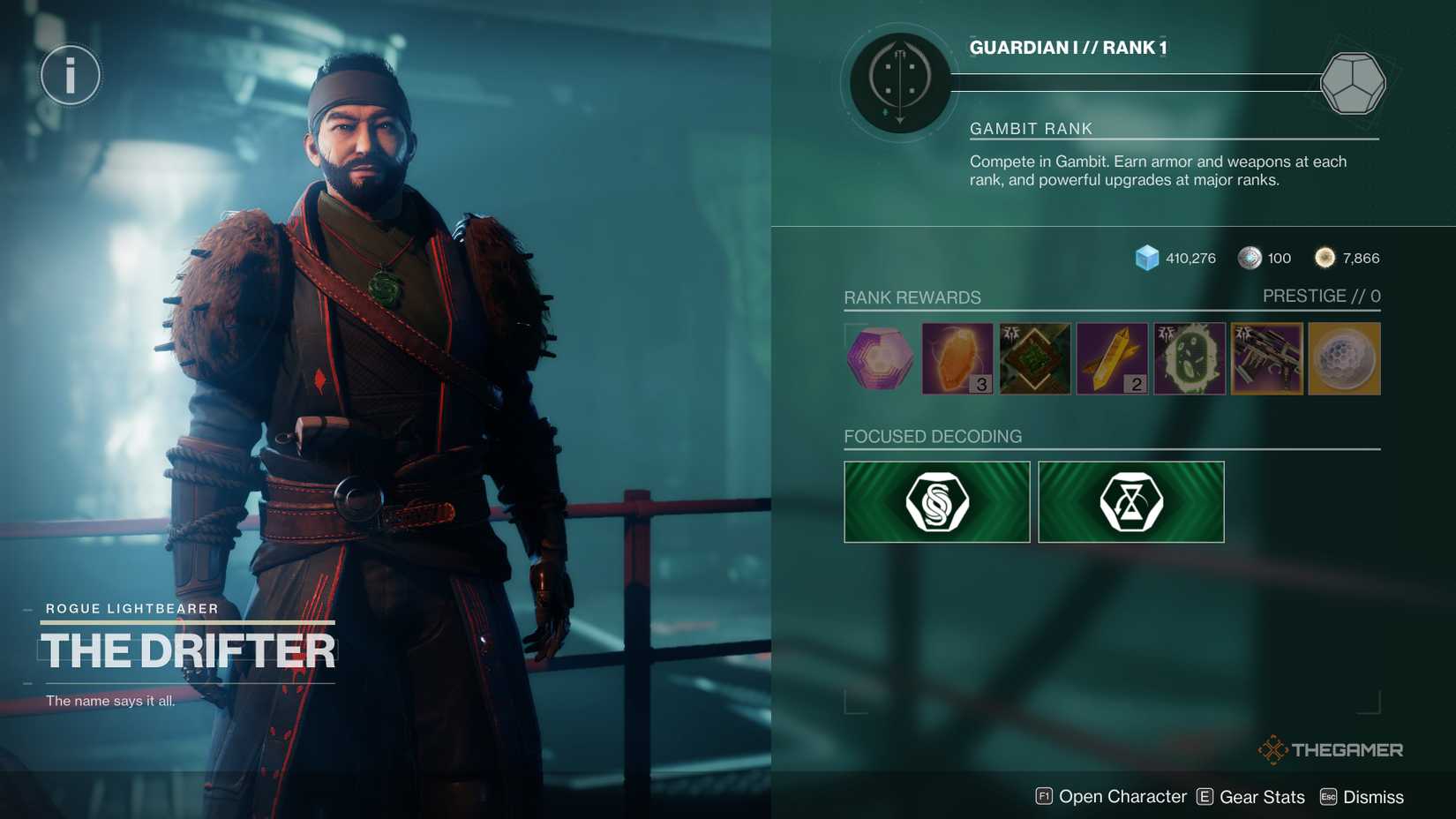
Task: Click the Guardian I rank progress bar
Action: [x=1138, y=85]
